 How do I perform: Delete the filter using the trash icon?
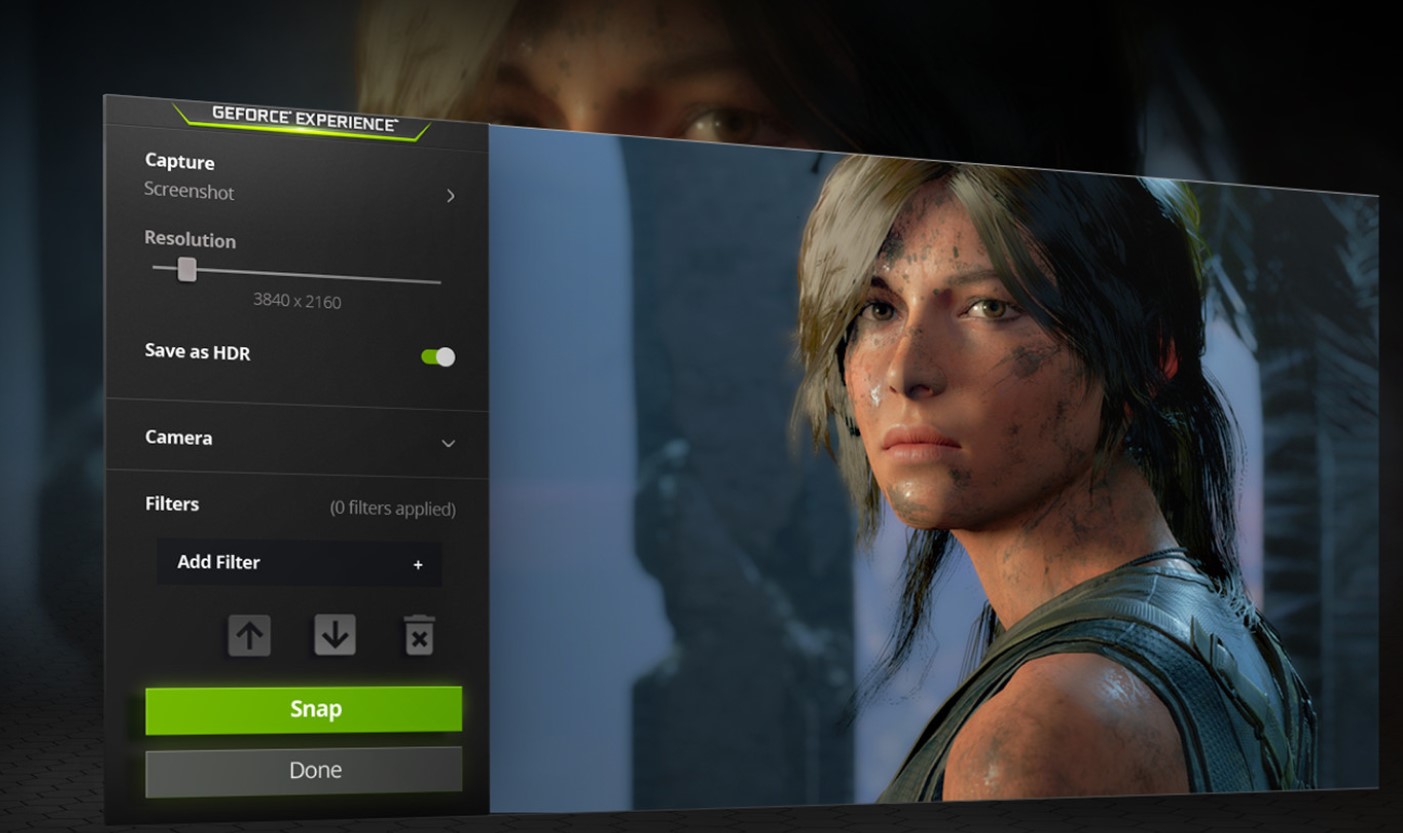click(419, 636)
